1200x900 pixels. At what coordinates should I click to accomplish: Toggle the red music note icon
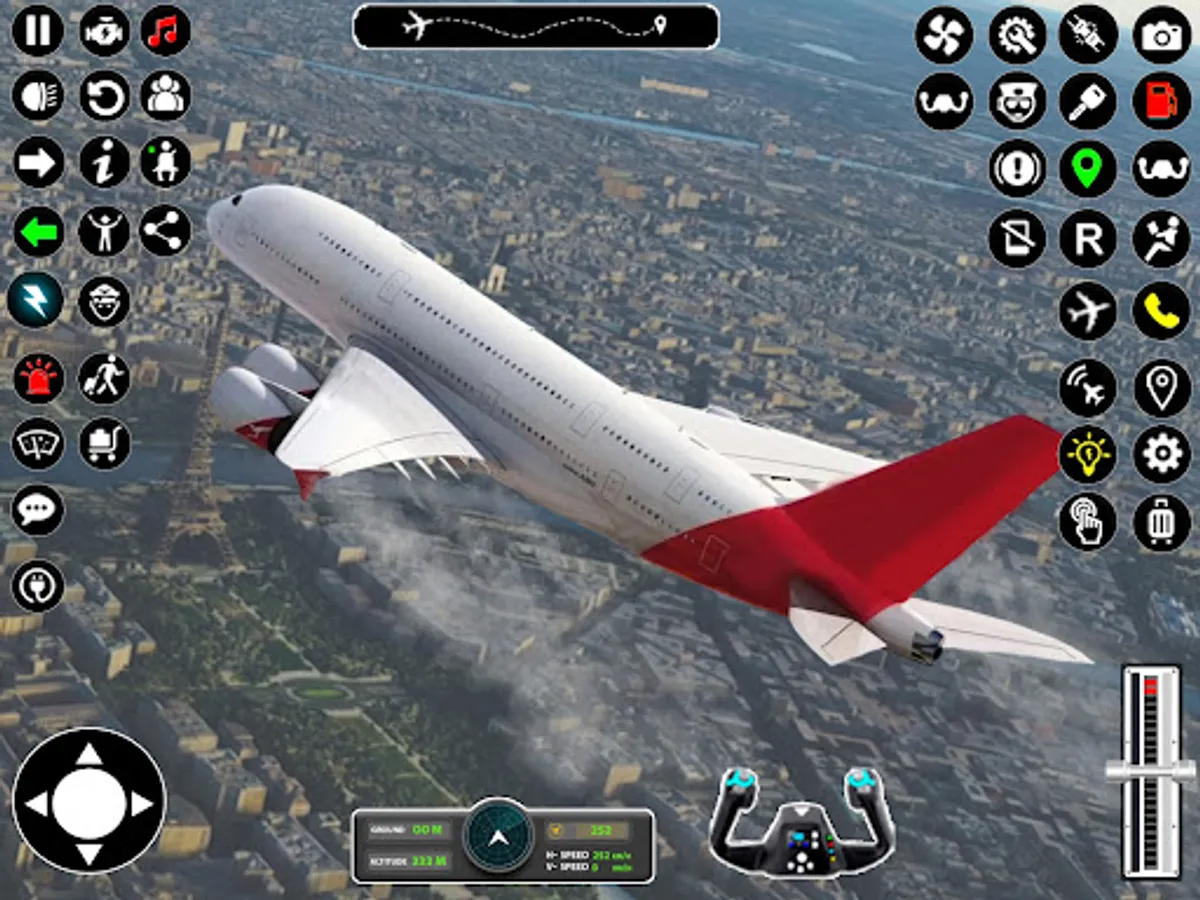pos(165,31)
